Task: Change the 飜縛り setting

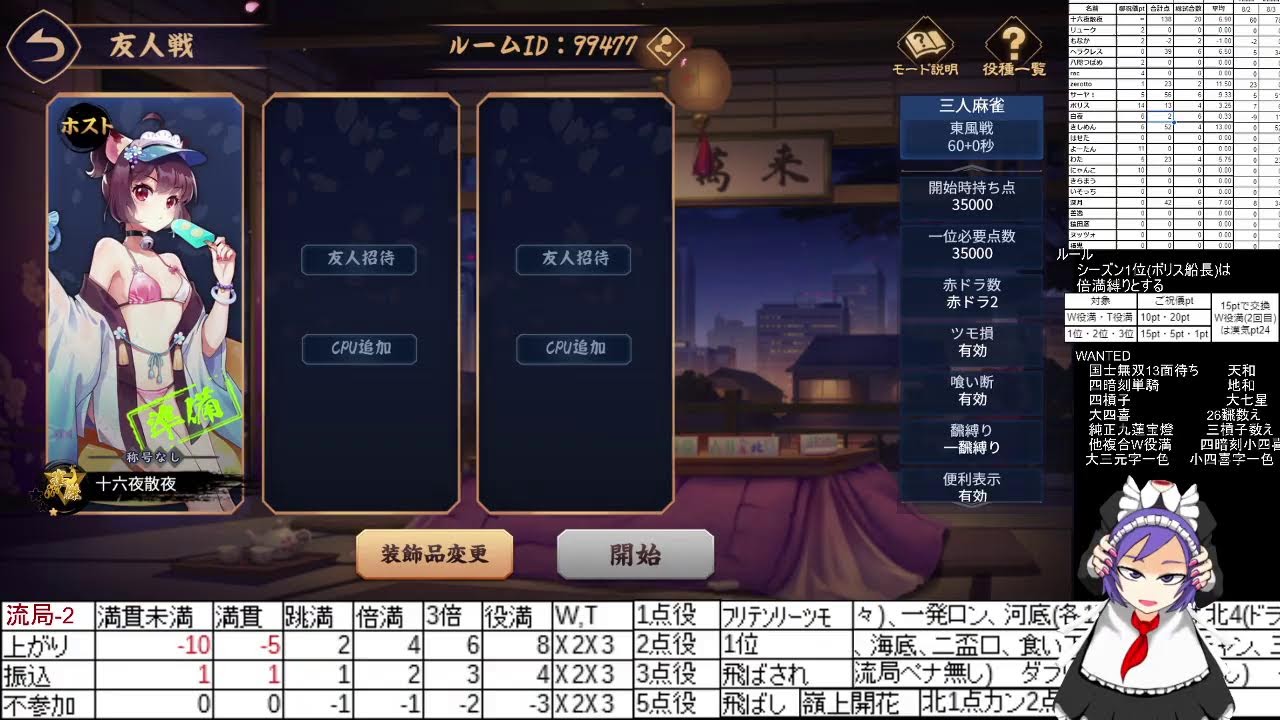Action: (x=972, y=438)
